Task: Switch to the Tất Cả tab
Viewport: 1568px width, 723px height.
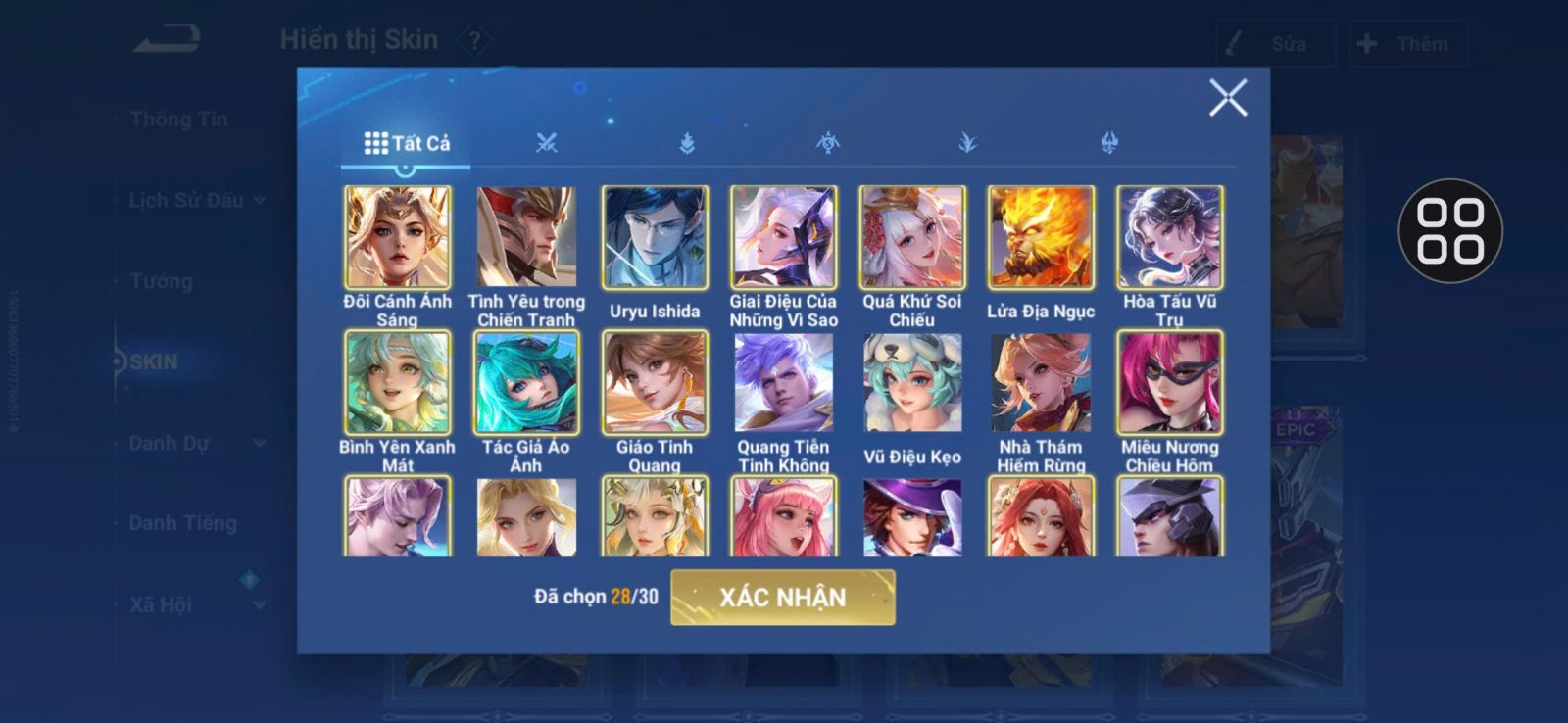Action: pos(407,143)
